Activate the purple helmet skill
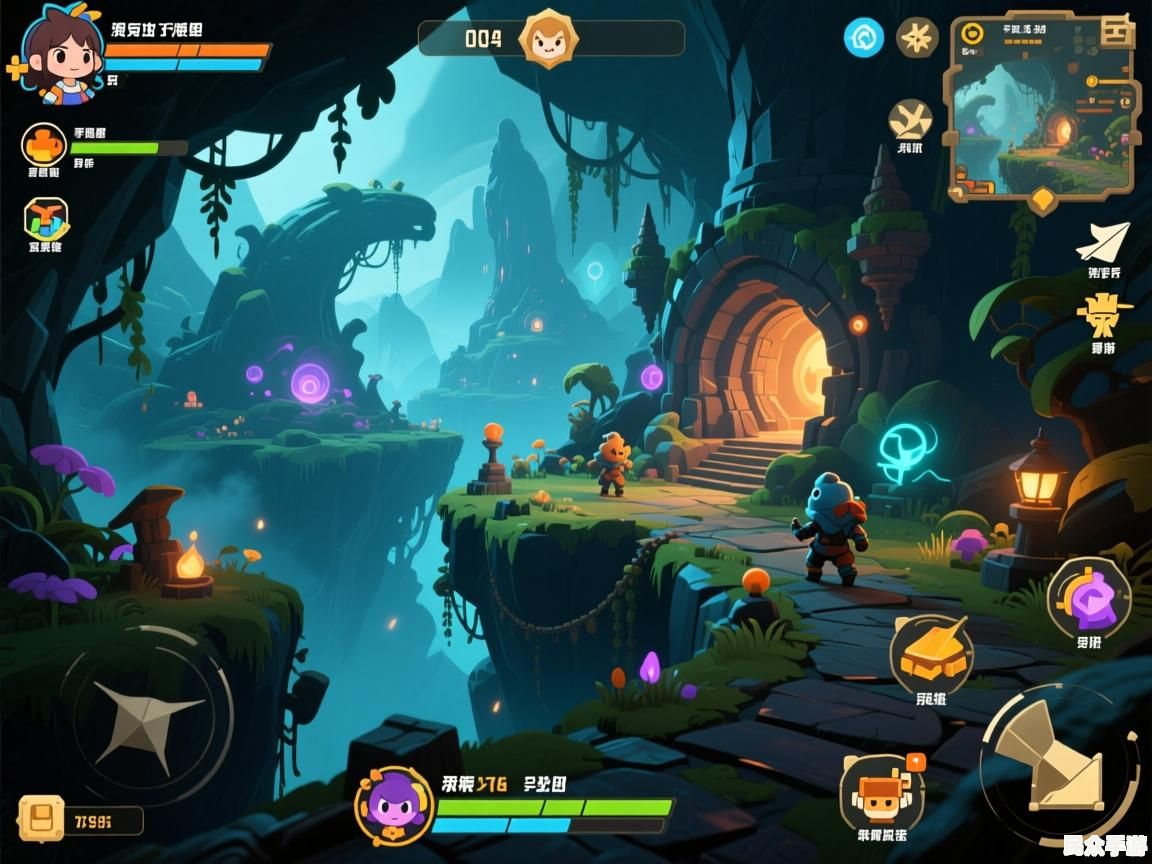This screenshot has width=1152, height=864. tap(1089, 598)
